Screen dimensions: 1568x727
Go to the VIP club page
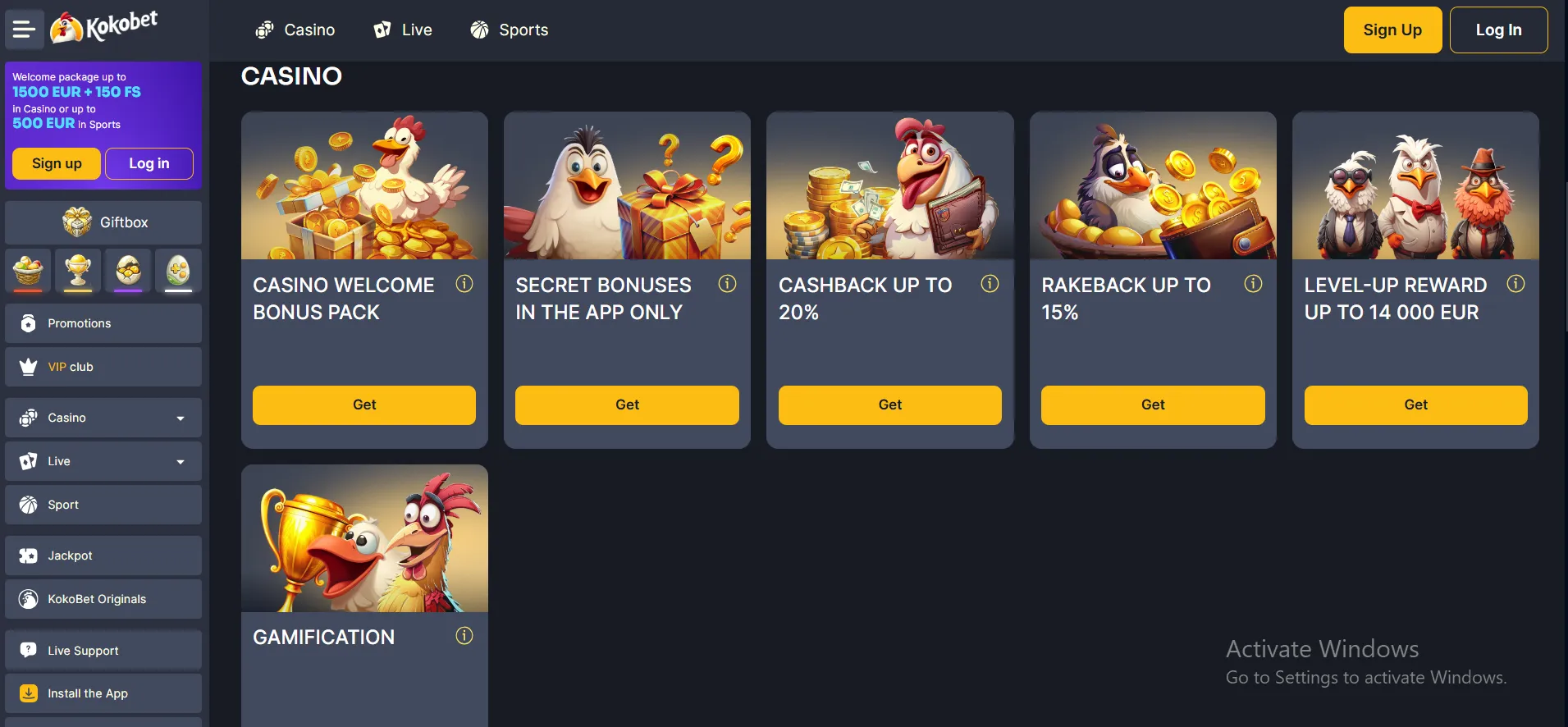[x=103, y=367]
